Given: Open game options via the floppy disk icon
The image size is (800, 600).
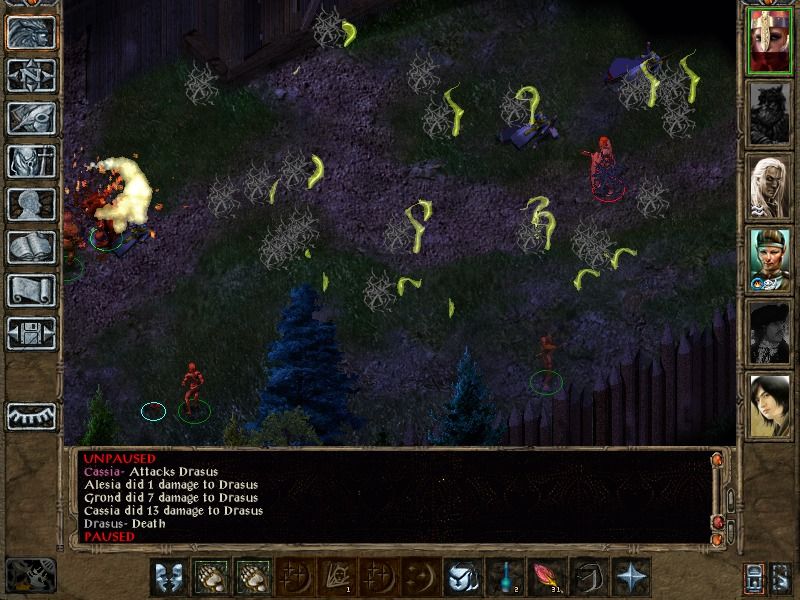Looking at the screenshot, I should click(31, 333).
